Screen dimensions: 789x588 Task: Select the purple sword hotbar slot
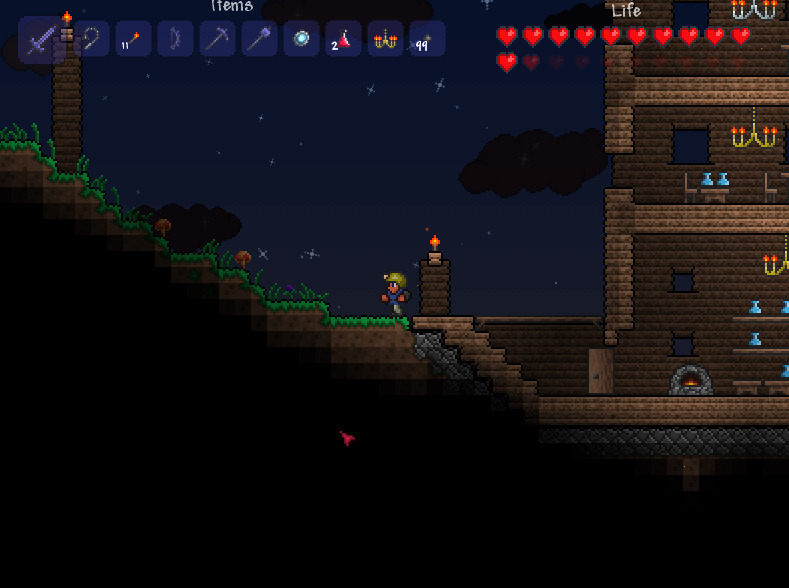click(x=41, y=40)
